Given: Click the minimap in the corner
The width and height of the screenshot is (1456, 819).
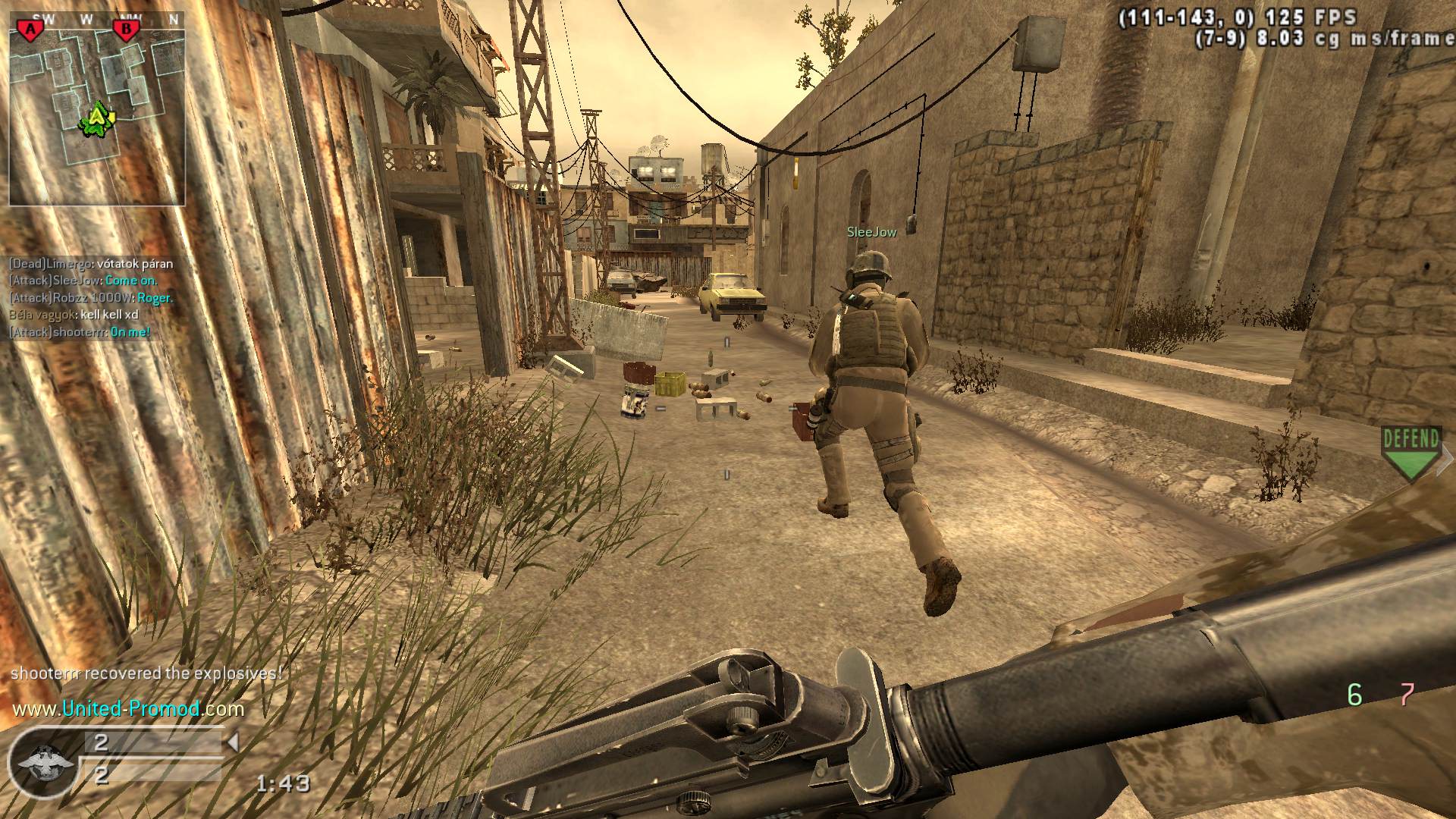Looking at the screenshot, I should [97, 108].
